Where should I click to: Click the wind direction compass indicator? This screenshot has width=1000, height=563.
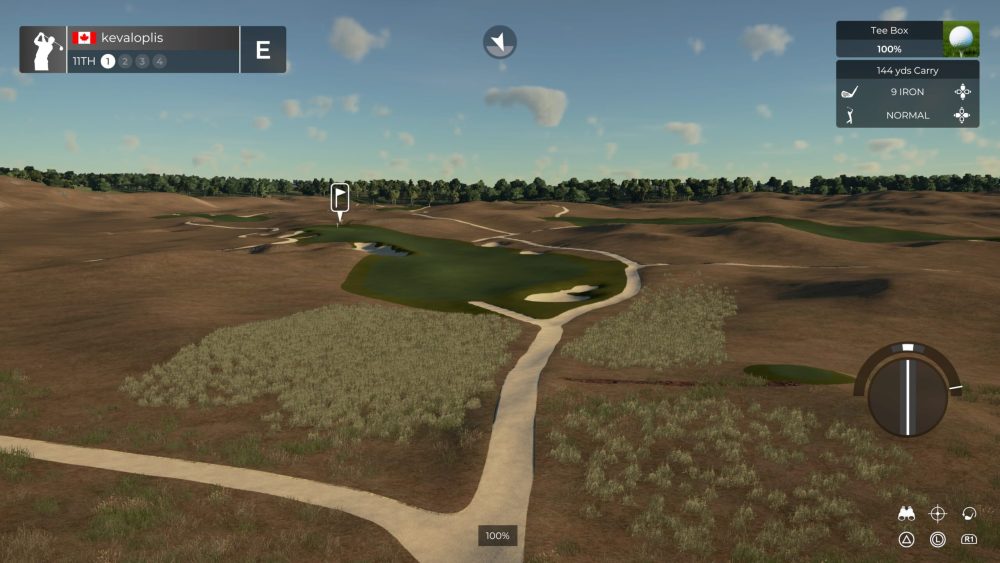(500, 42)
